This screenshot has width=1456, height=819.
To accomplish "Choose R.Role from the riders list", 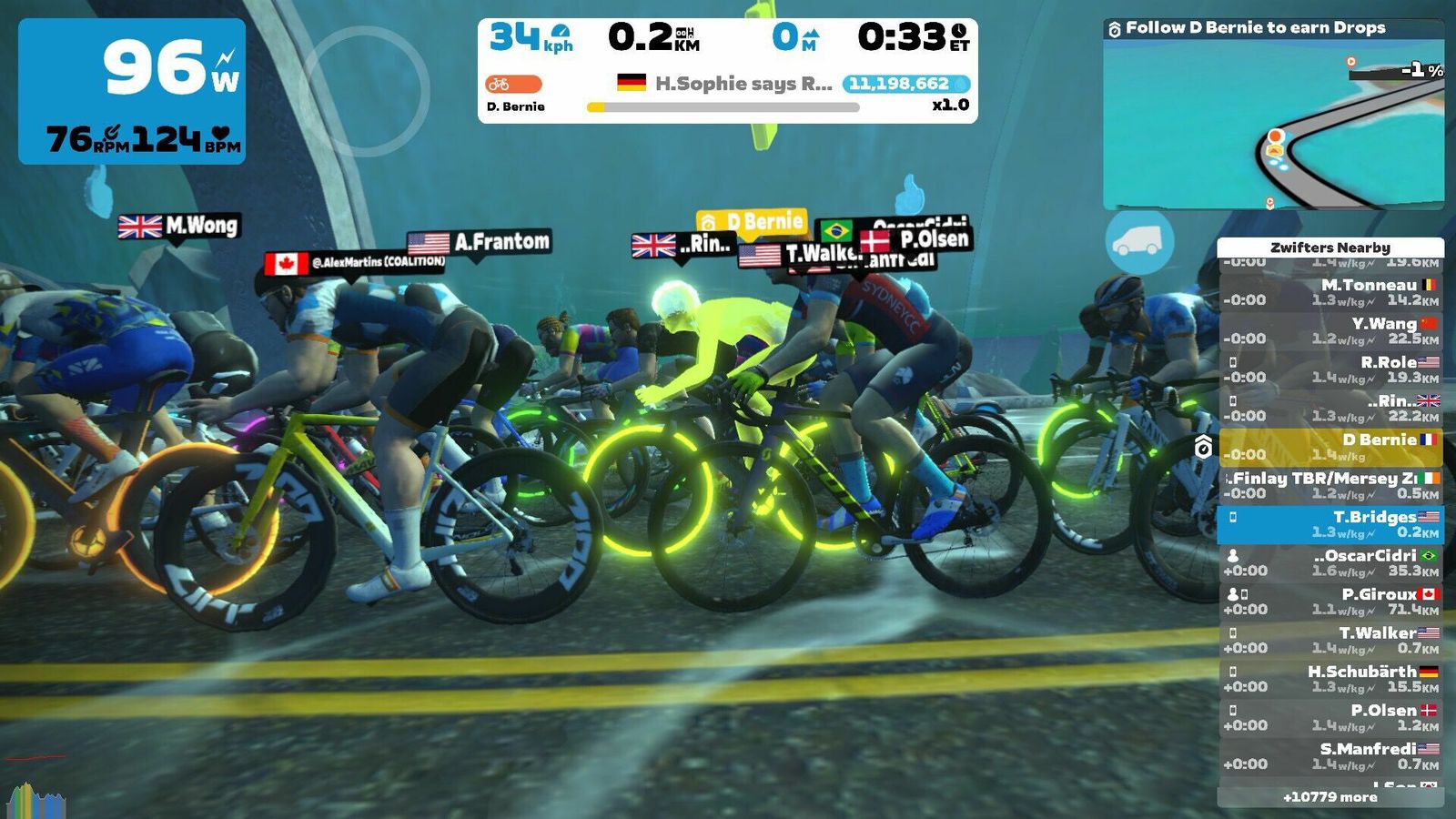I will point(1330,369).
